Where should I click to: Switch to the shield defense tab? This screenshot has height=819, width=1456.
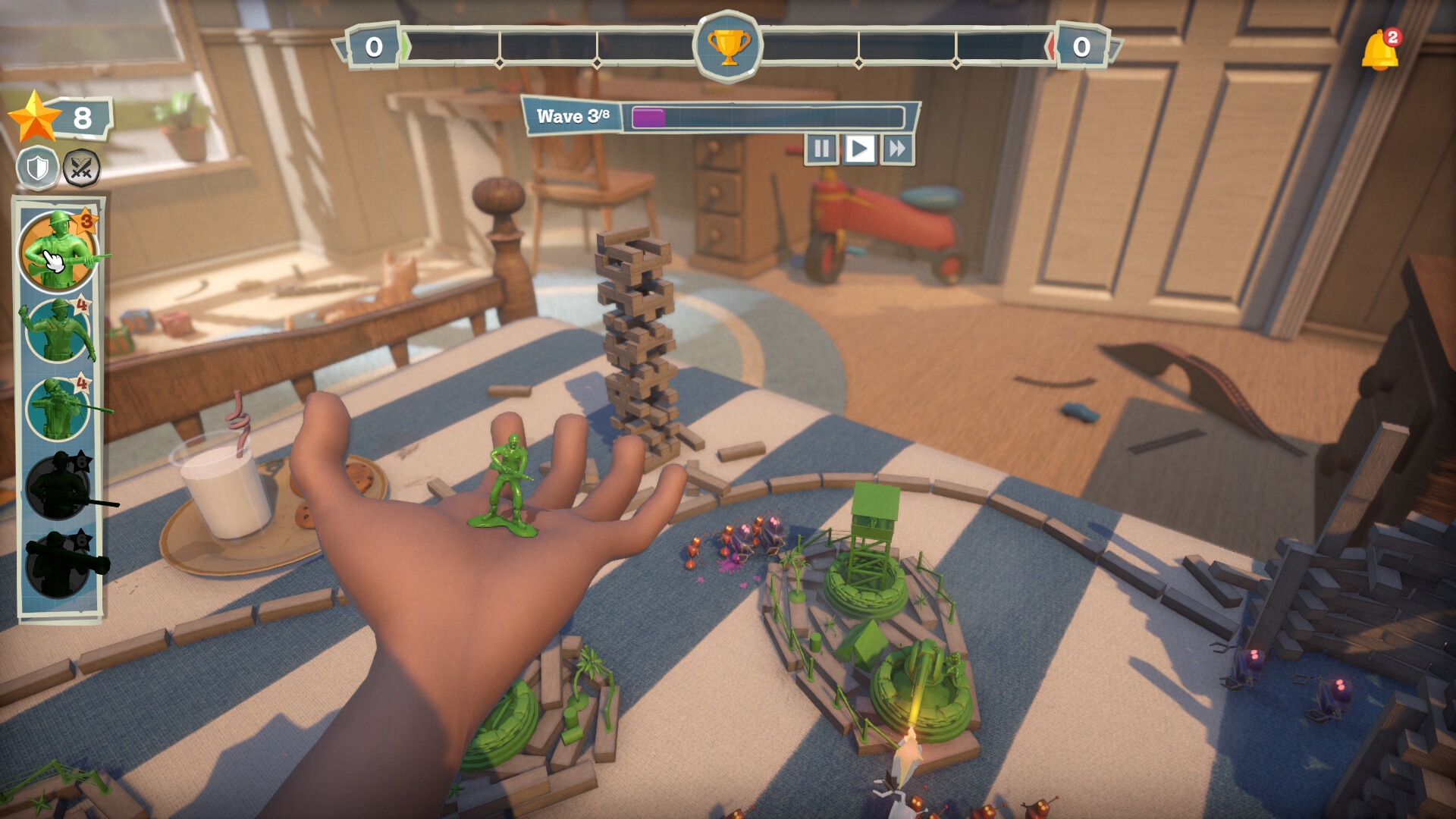tap(38, 168)
